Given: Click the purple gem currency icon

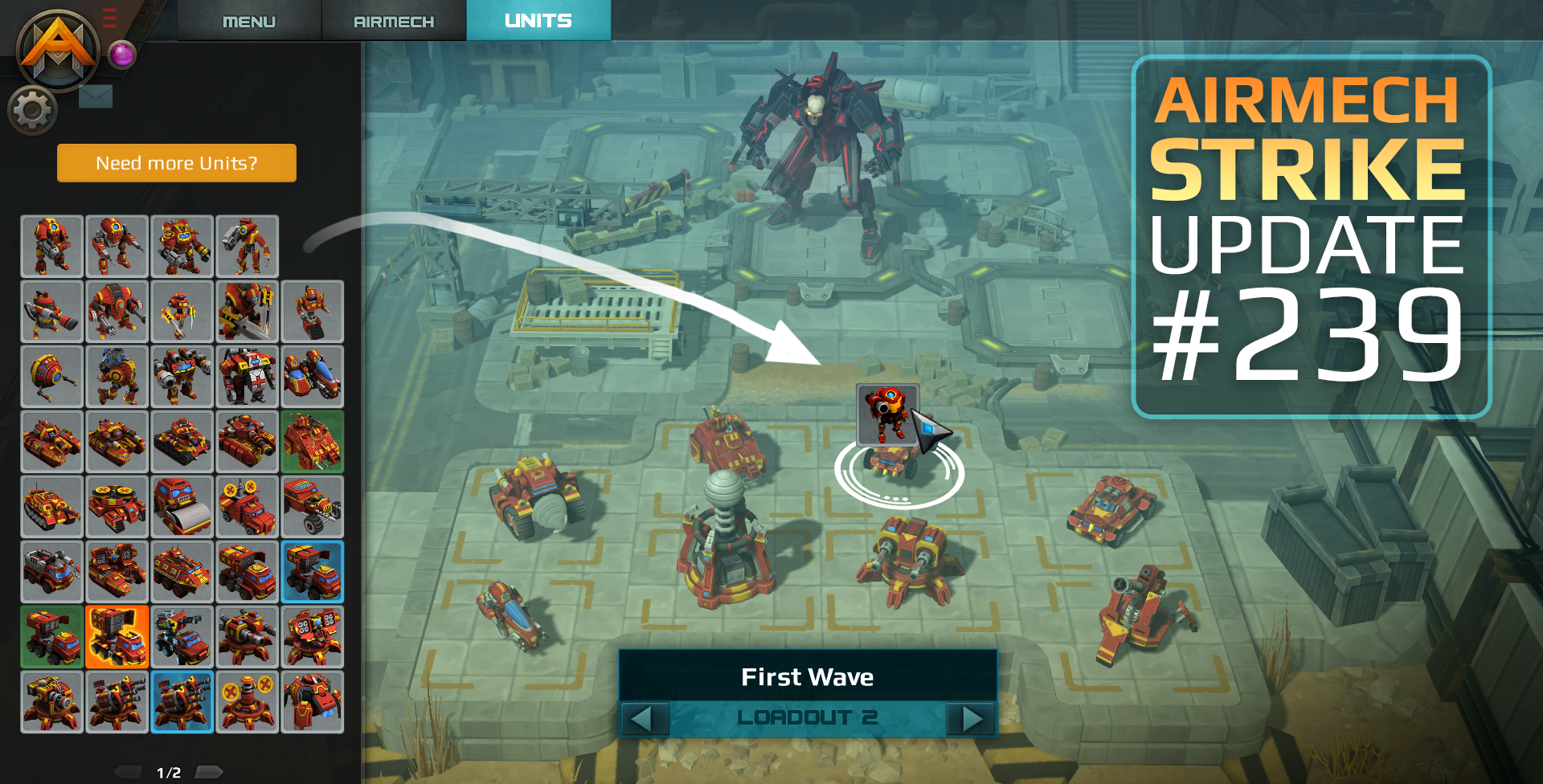Looking at the screenshot, I should [122, 55].
